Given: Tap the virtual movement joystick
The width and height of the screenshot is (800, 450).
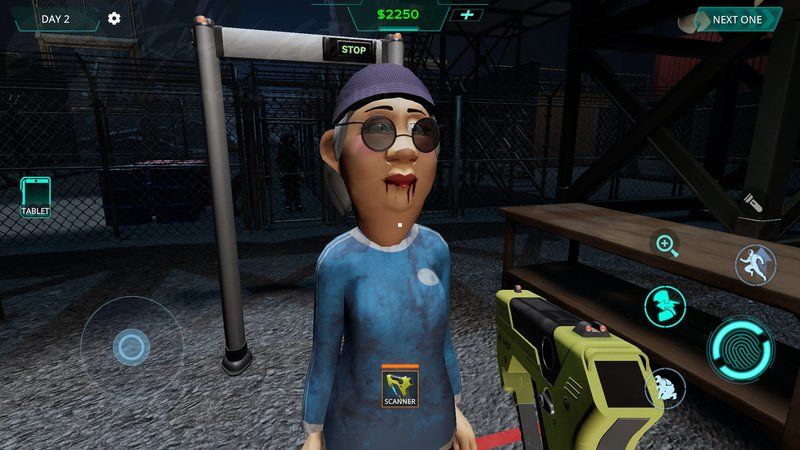Looking at the screenshot, I should (131, 347).
